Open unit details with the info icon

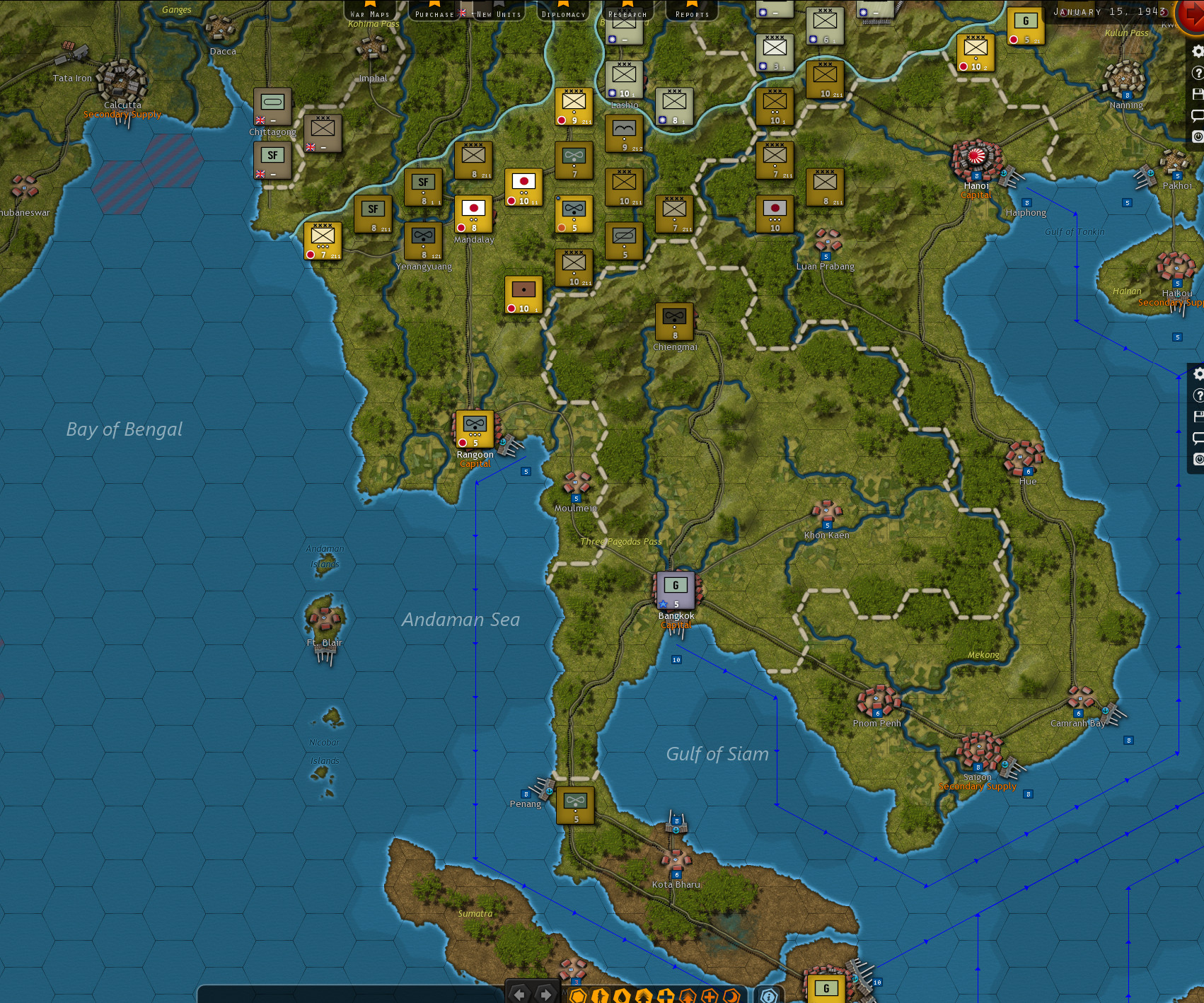[768, 993]
